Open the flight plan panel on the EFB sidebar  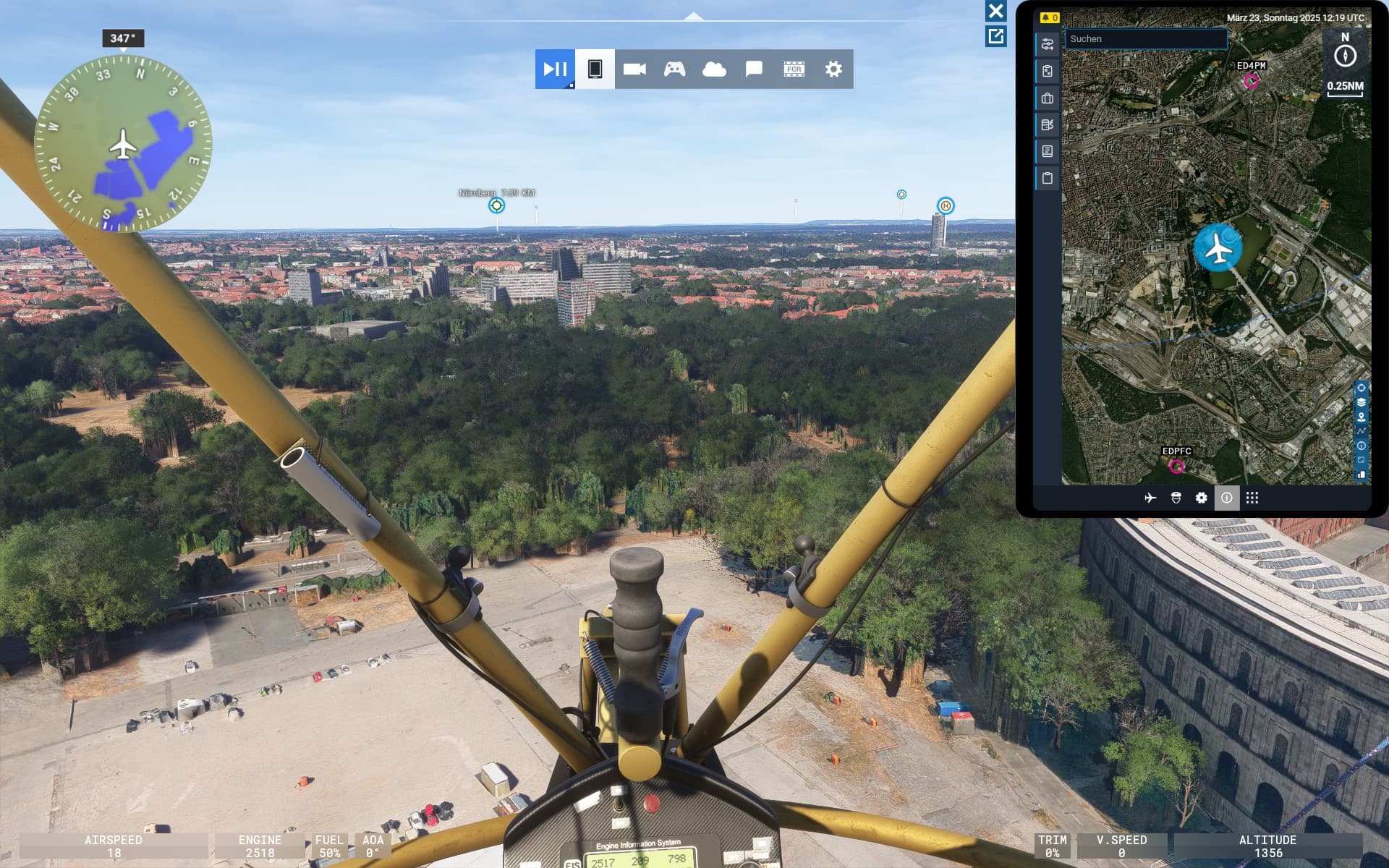[1048, 44]
